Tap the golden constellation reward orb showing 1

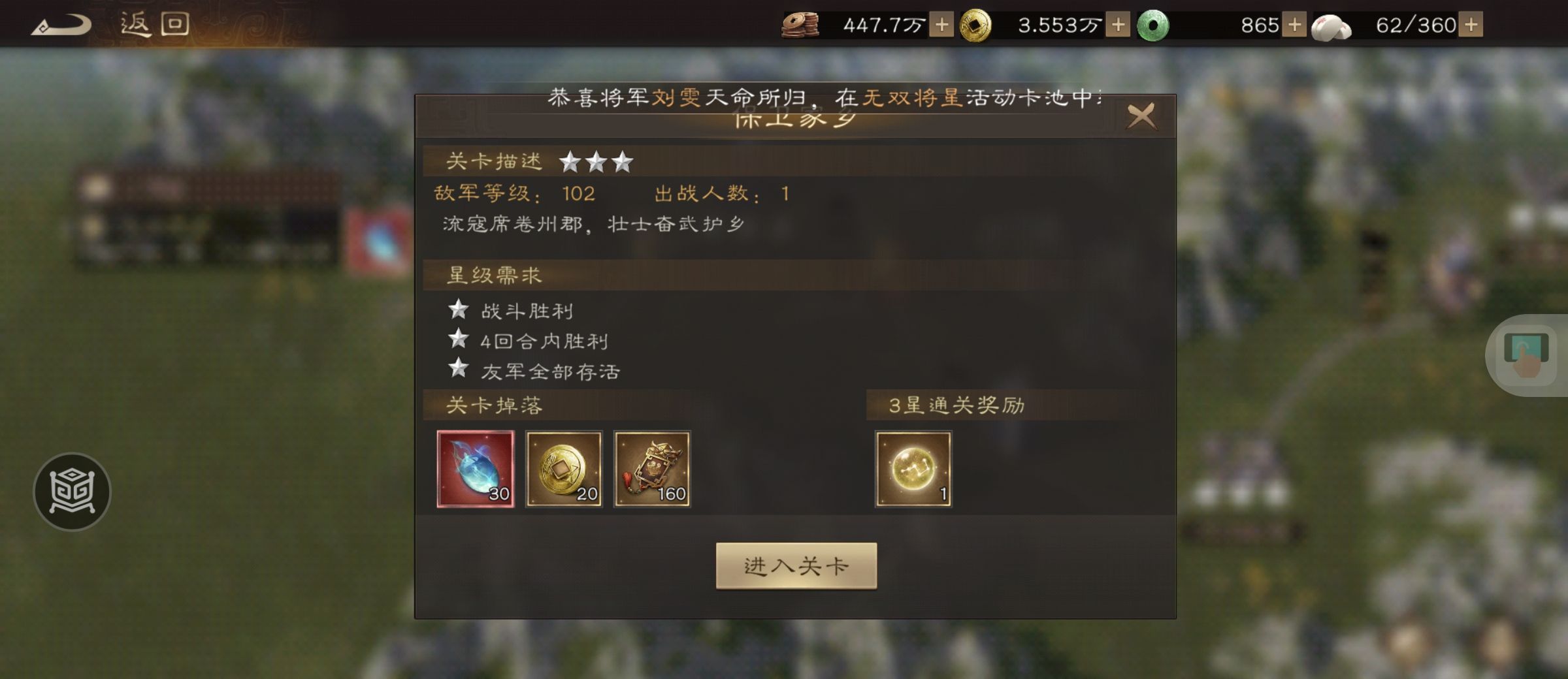pos(914,467)
